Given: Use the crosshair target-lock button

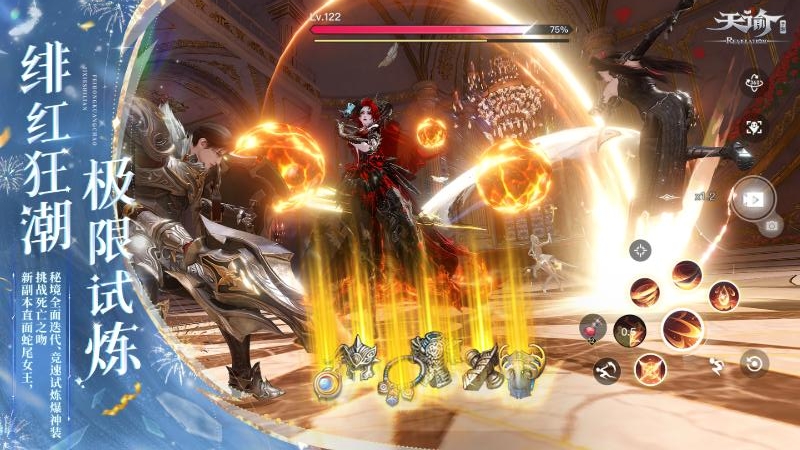Looking at the screenshot, I should click(x=641, y=250).
